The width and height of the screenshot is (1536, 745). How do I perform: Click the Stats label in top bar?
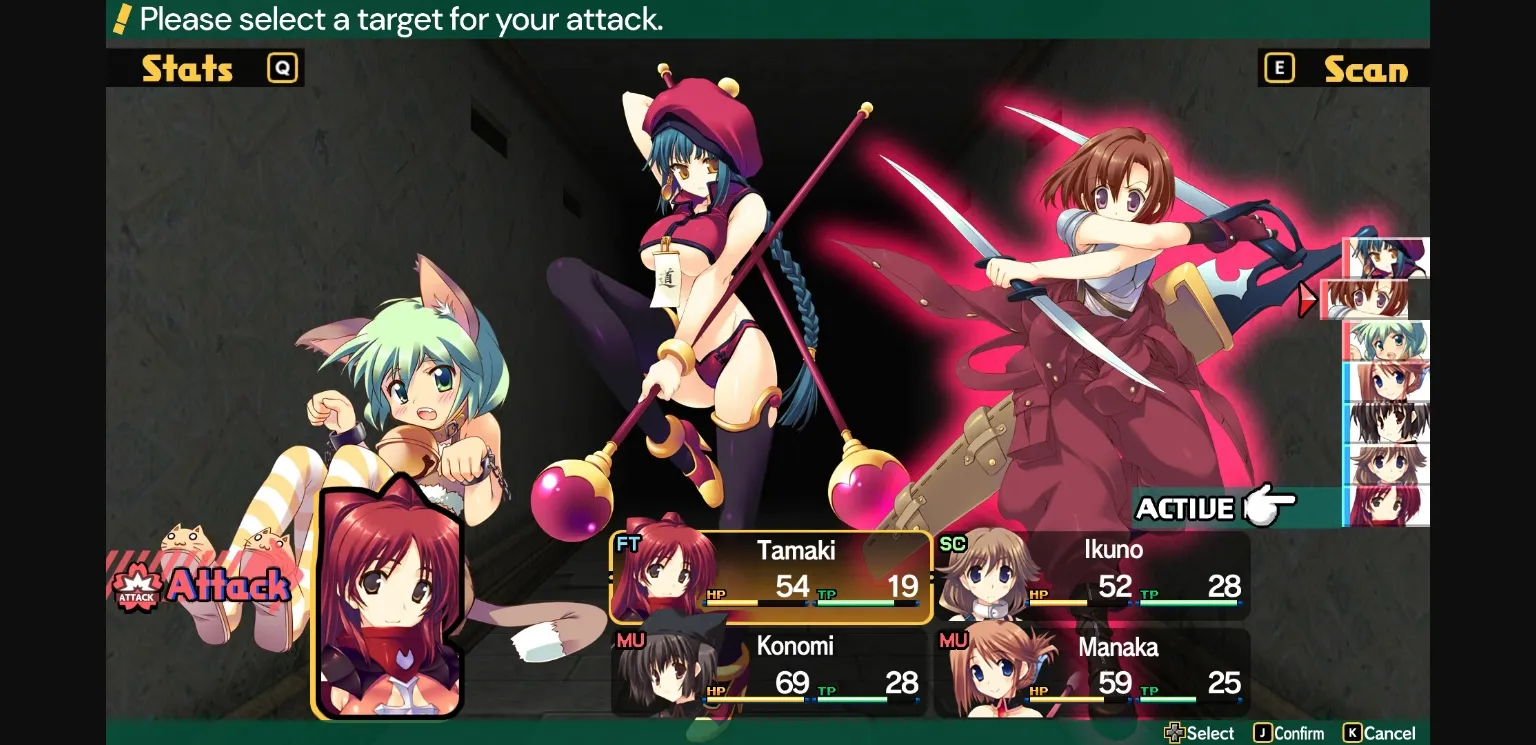[x=186, y=69]
